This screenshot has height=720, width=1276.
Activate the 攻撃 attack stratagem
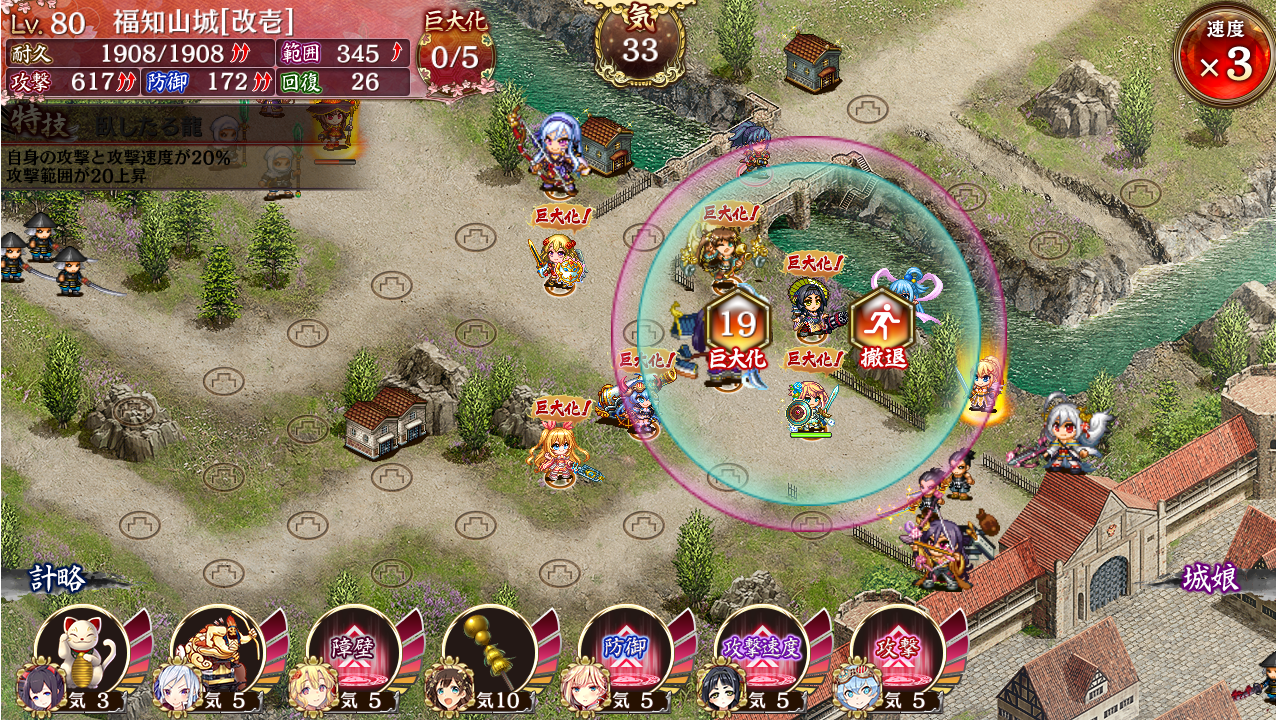click(897, 652)
